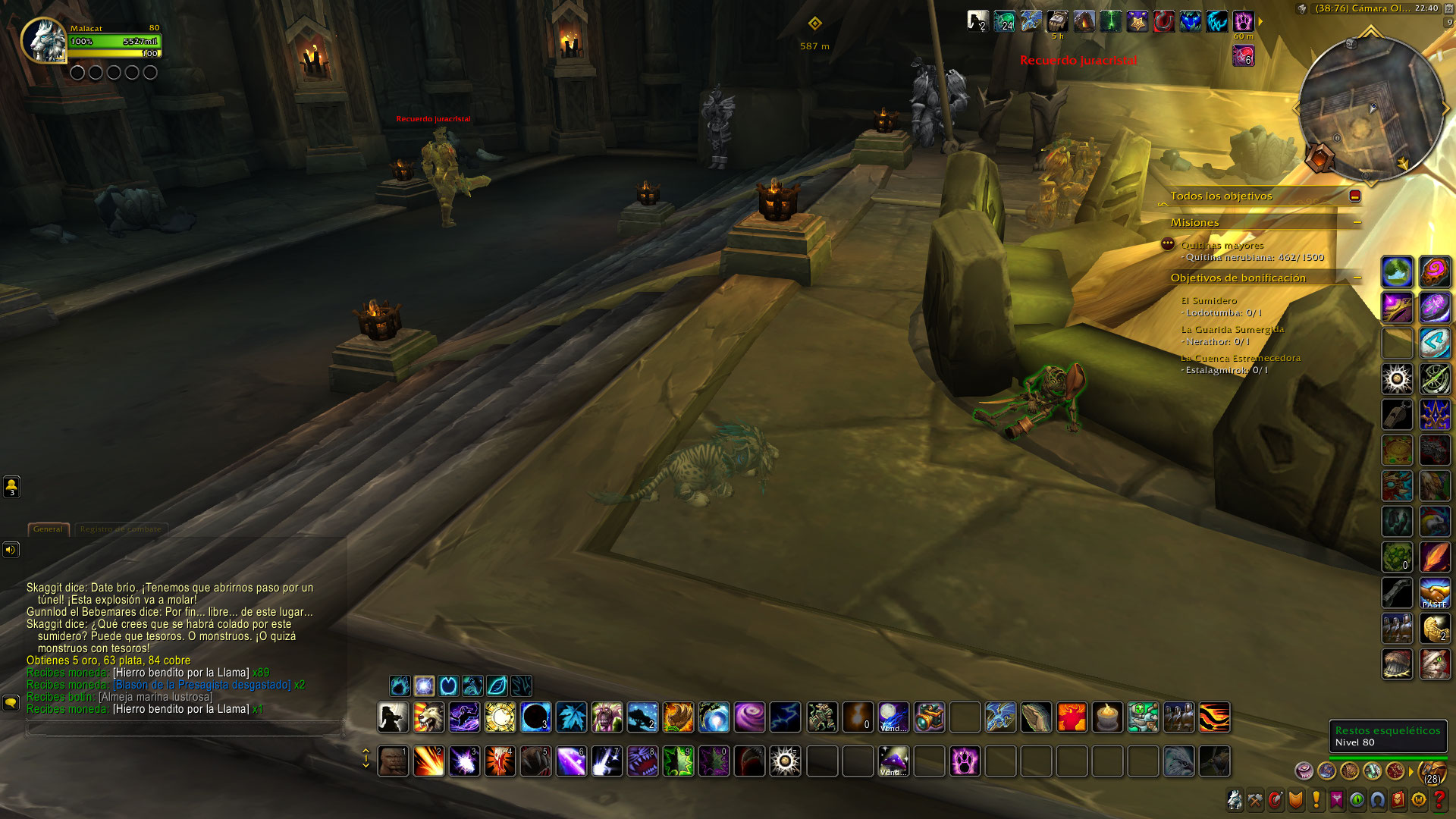The height and width of the screenshot is (819, 1456).
Task: Open the character info micro button
Action: point(1235,800)
